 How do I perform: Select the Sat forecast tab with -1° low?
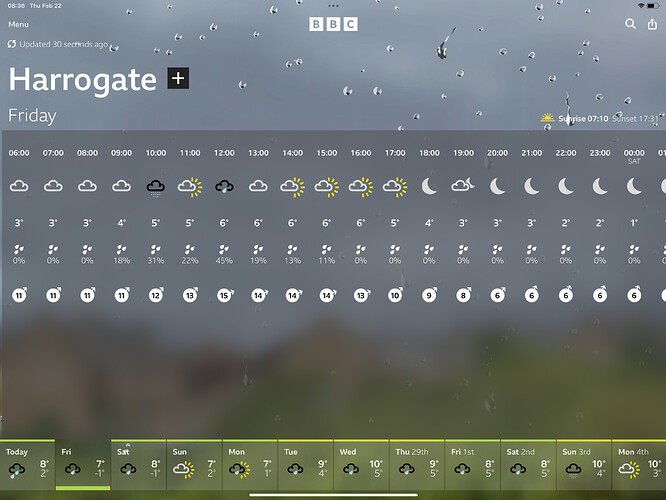tap(138, 465)
